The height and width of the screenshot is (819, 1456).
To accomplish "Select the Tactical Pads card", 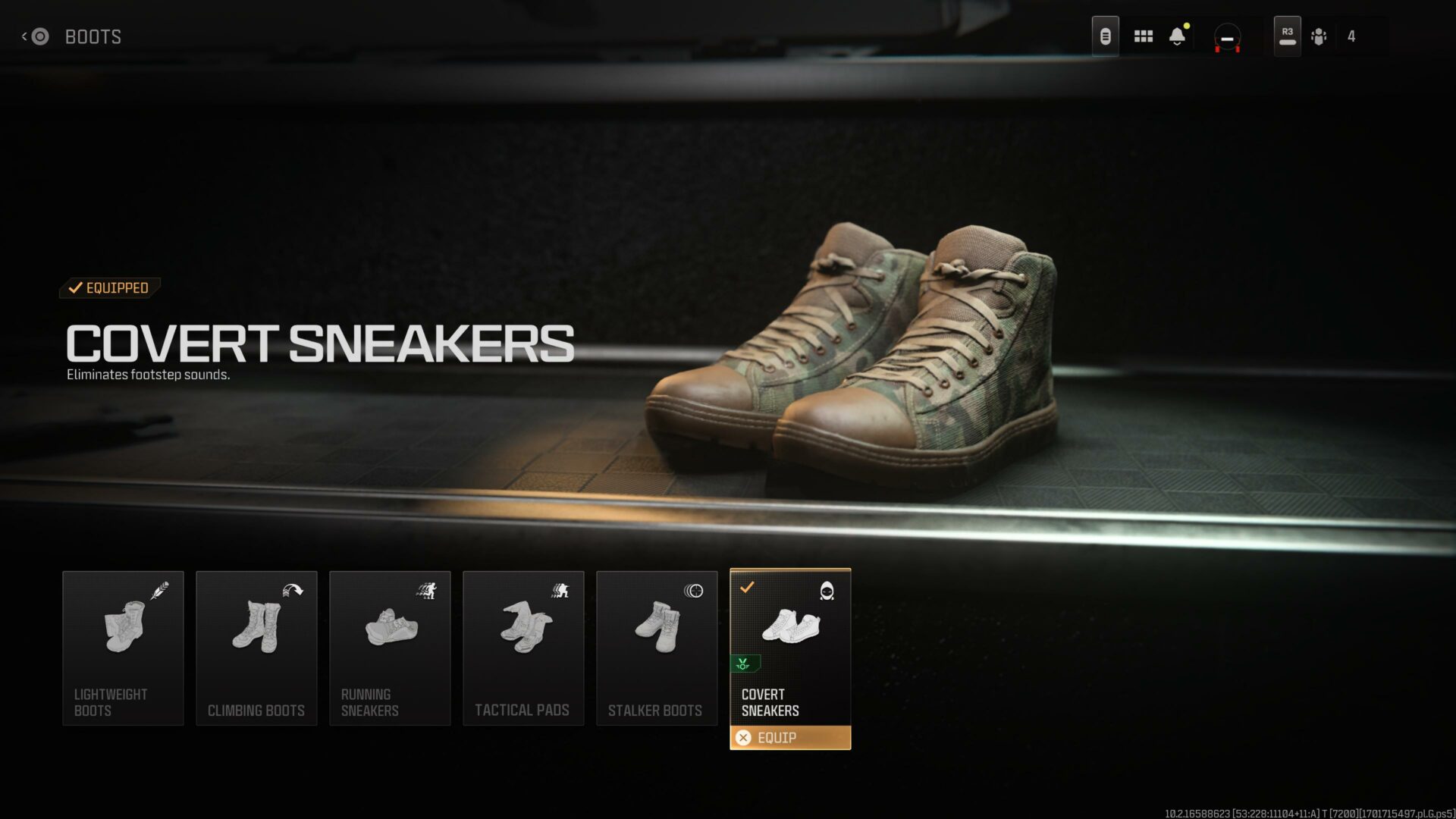I will point(523,648).
